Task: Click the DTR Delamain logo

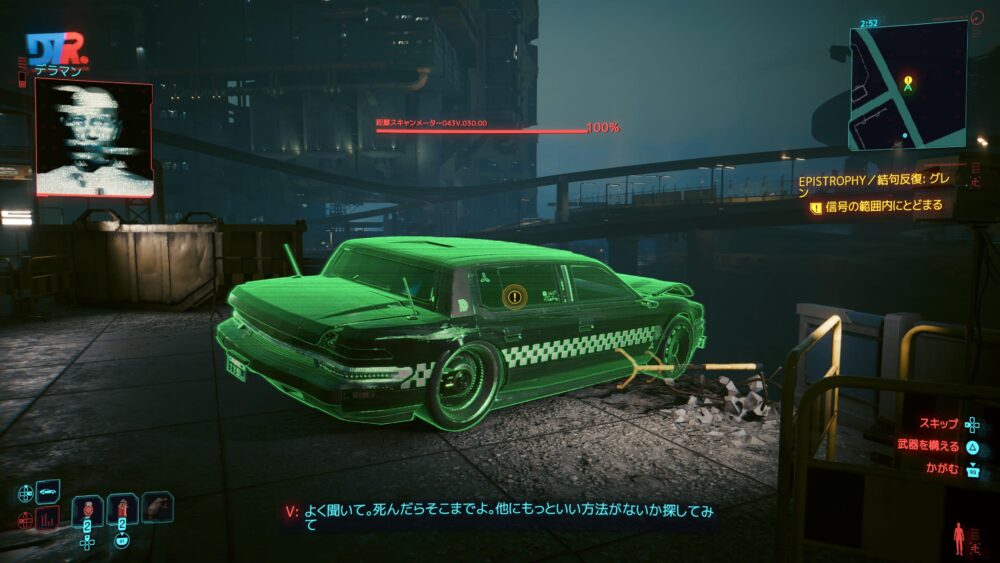Action: 57,50
